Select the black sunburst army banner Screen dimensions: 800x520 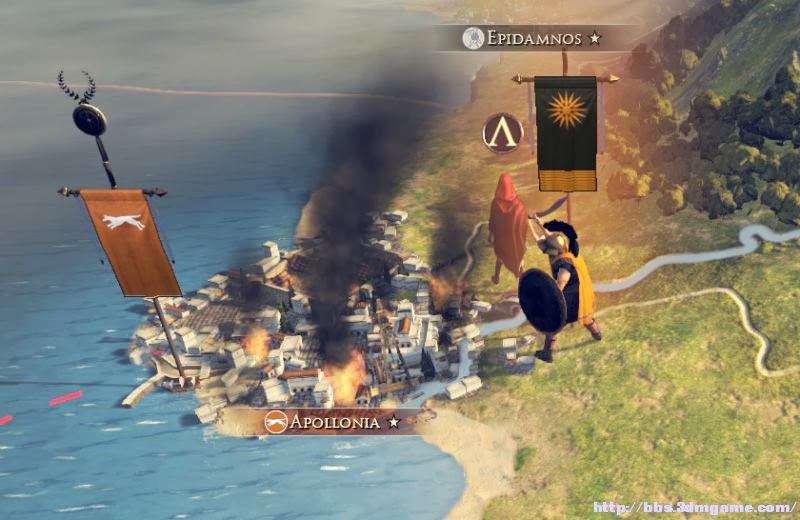tap(565, 131)
